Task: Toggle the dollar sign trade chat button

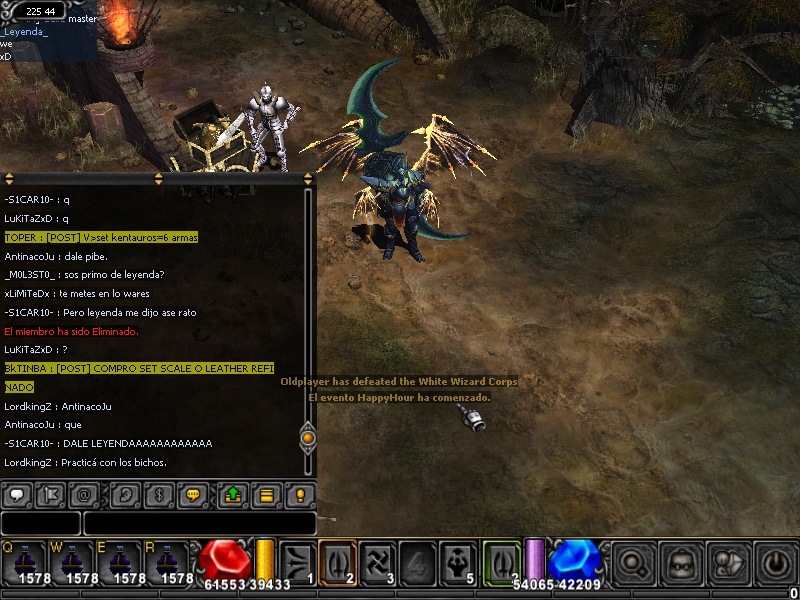Action: point(157,495)
